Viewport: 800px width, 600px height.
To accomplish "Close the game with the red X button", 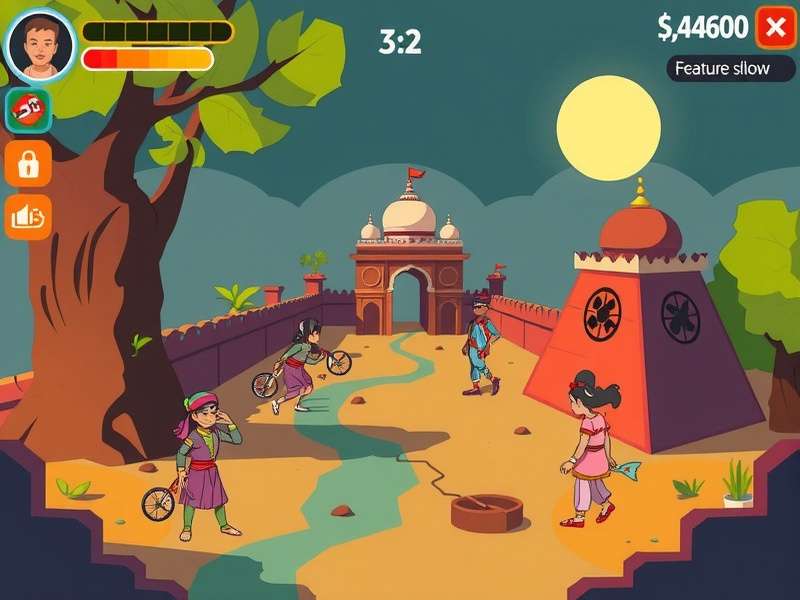I will (775, 27).
